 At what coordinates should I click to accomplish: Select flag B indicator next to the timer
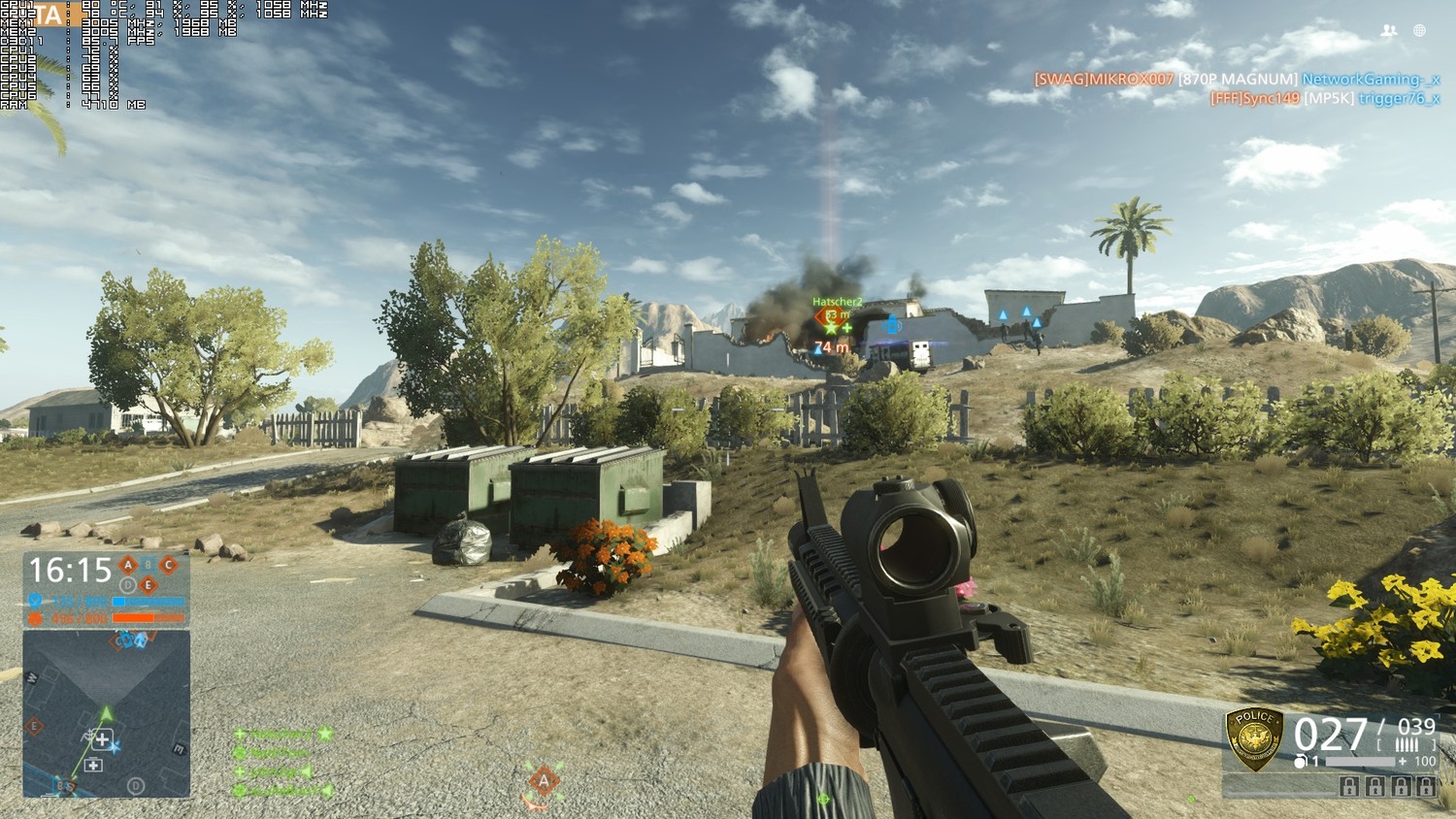[149, 565]
